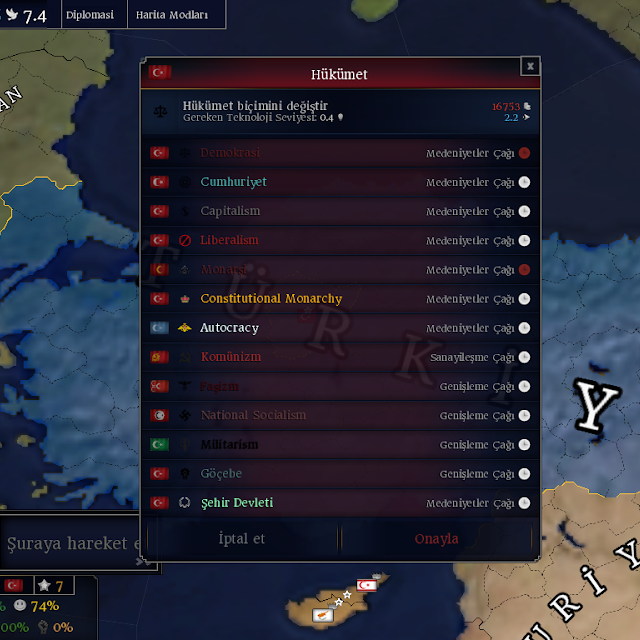
Task: Confirm the change with Onayla
Action: coord(437,538)
